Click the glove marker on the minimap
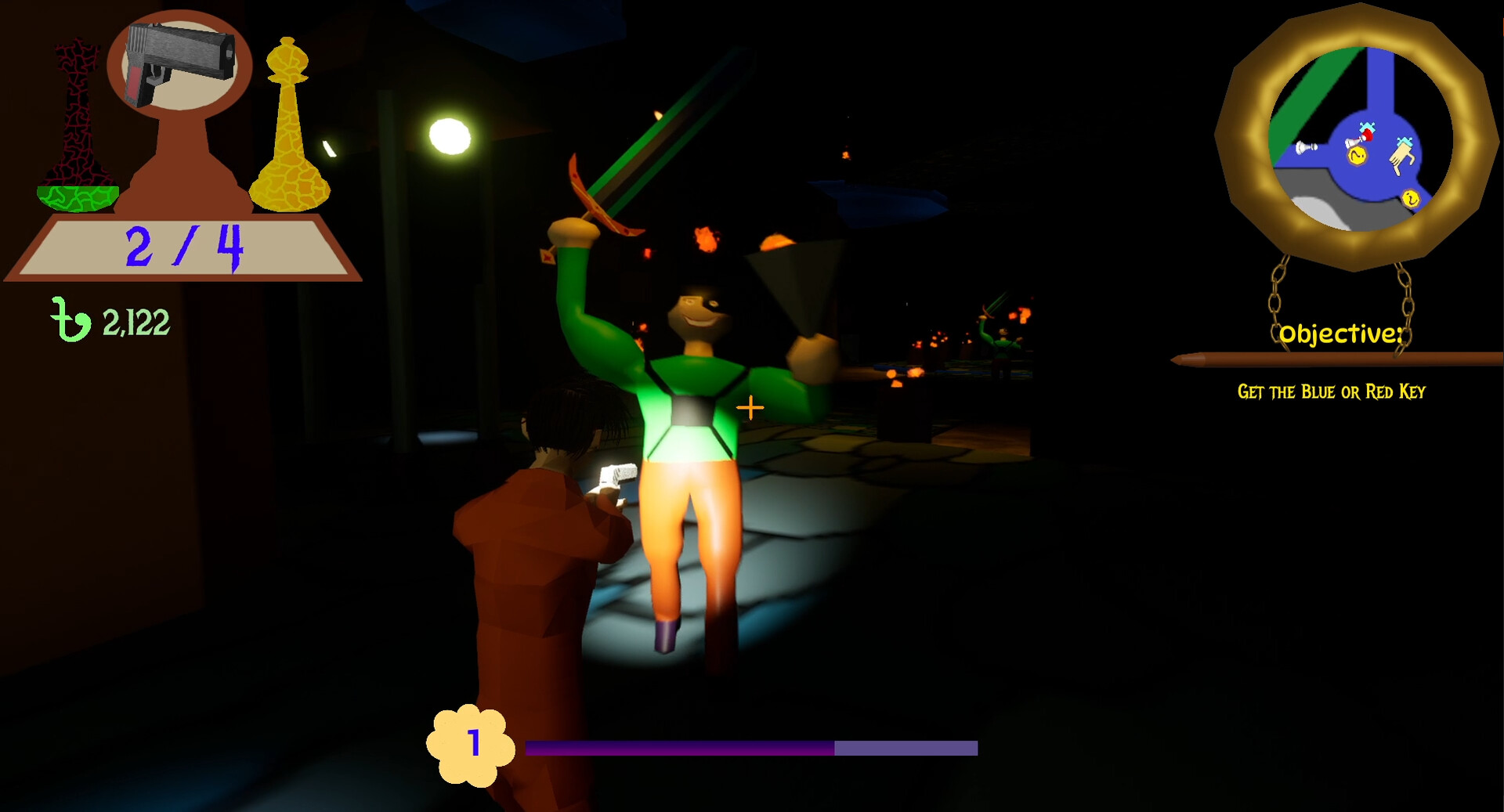1504x812 pixels. (x=1401, y=157)
